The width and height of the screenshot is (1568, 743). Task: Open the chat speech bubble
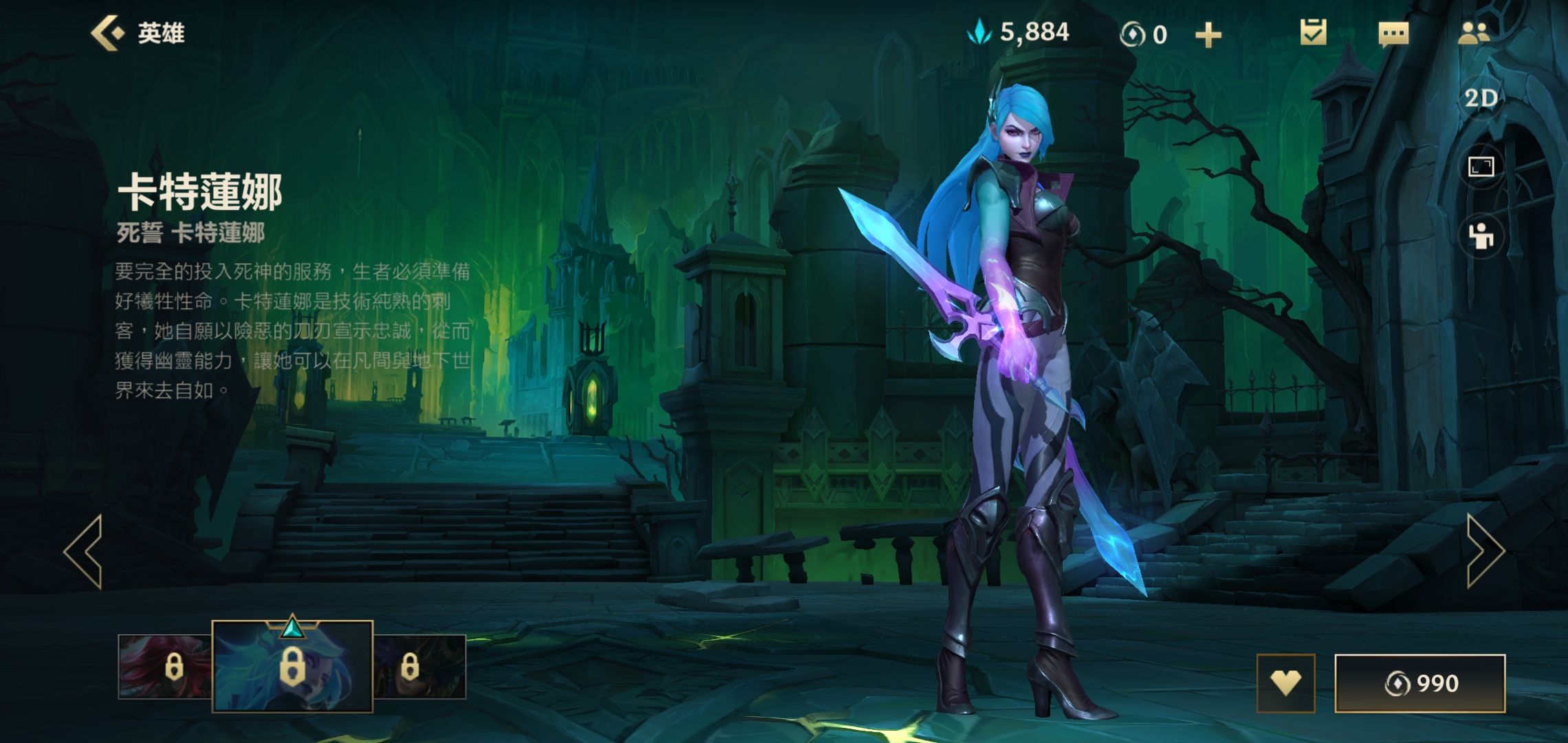pyautogui.click(x=1393, y=34)
